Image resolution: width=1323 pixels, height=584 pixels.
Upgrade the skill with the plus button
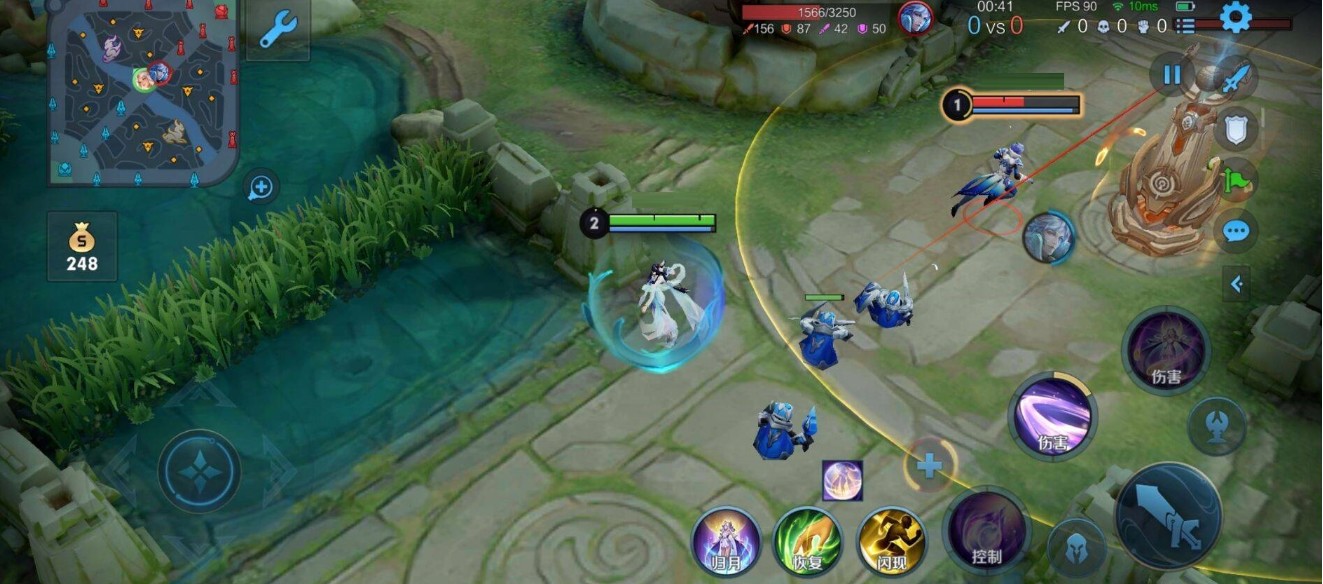tap(929, 465)
